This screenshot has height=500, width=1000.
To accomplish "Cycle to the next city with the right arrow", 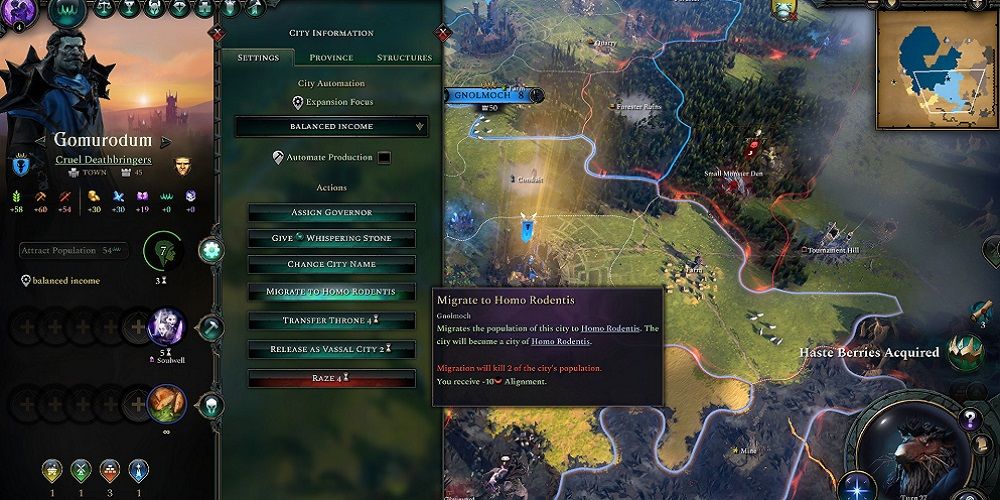I will pyautogui.click(x=168, y=142).
